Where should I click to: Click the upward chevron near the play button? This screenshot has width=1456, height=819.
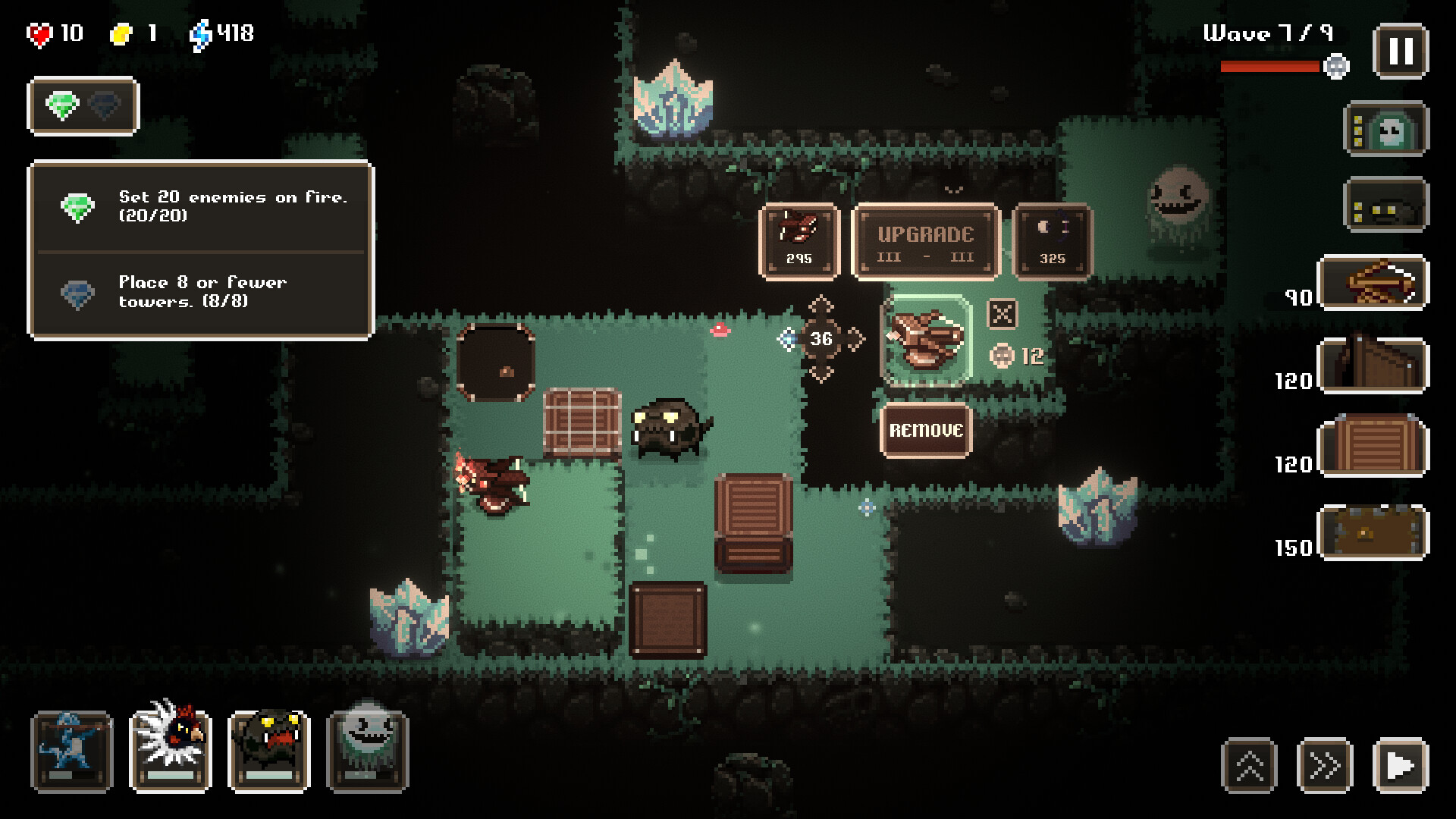tap(1248, 766)
